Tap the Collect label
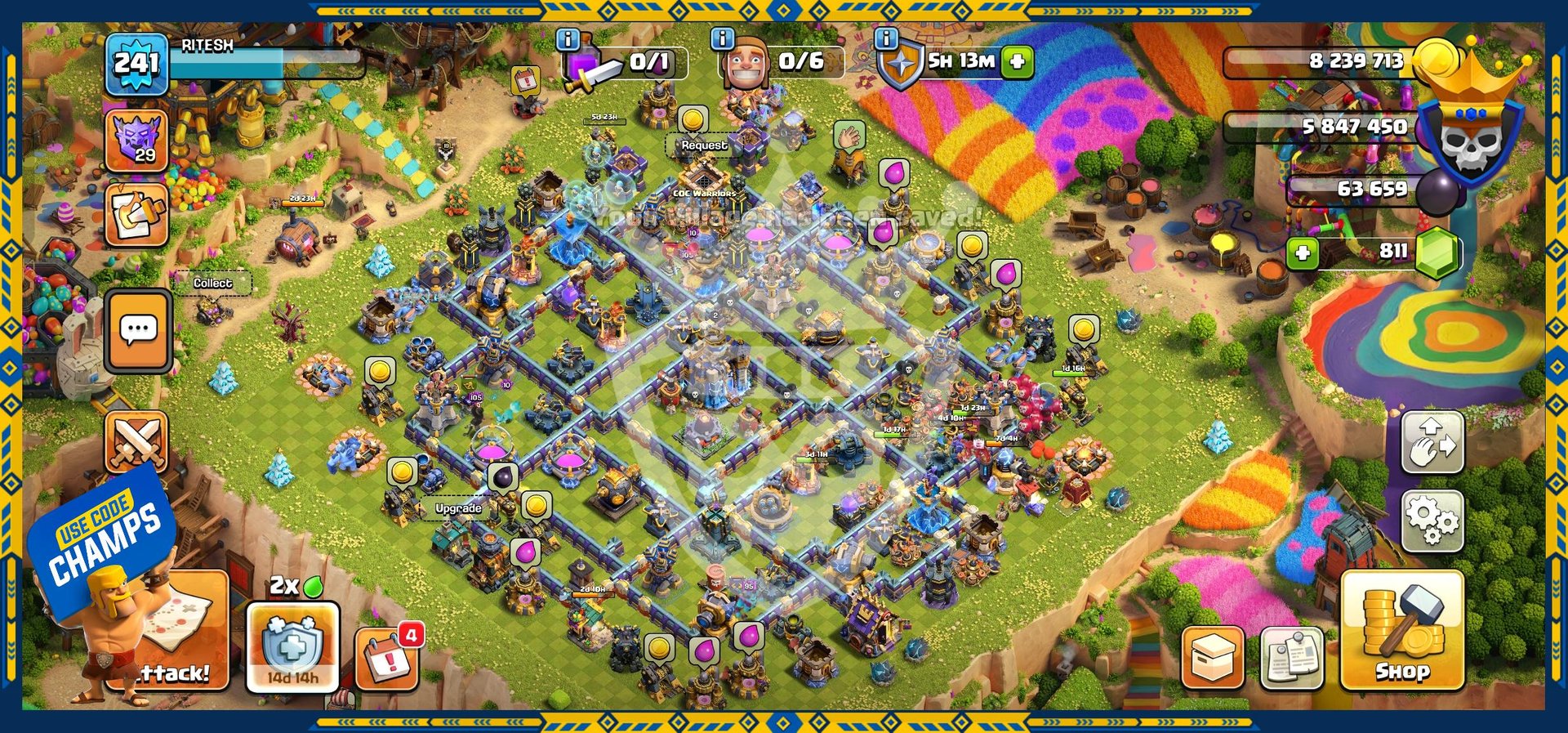Viewport: 1568px width, 733px height. (x=212, y=283)
